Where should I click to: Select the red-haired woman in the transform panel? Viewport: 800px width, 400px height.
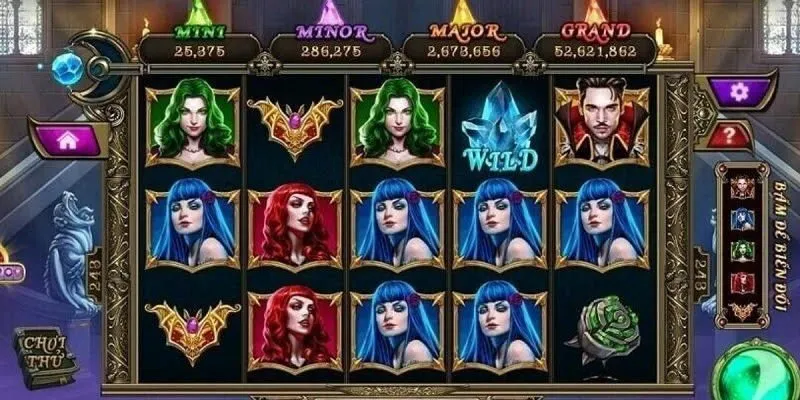742,281
